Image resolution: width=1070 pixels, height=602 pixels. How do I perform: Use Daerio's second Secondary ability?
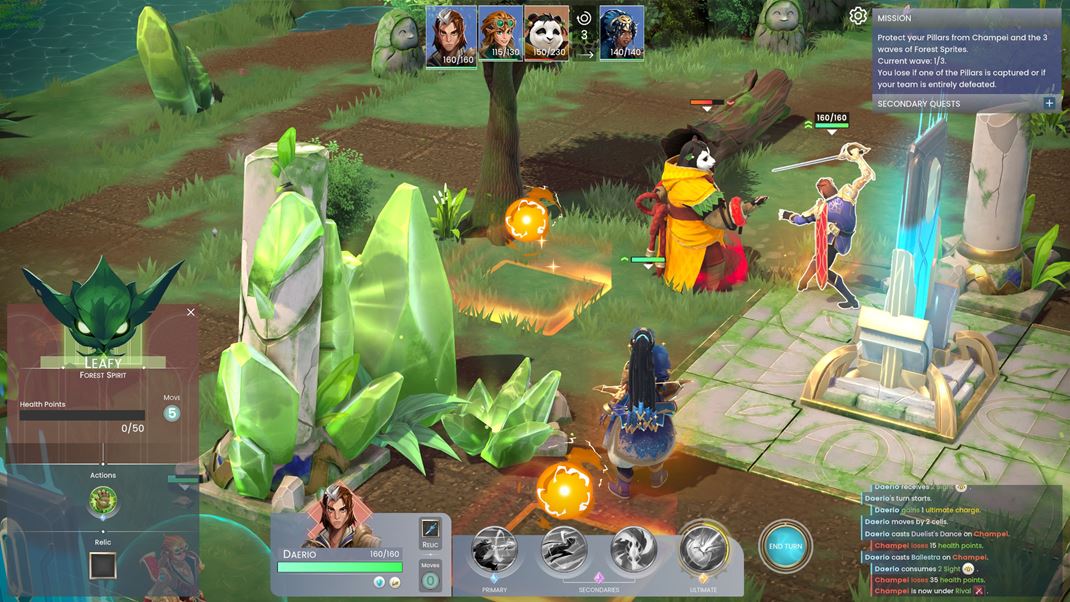click(633, 549)
